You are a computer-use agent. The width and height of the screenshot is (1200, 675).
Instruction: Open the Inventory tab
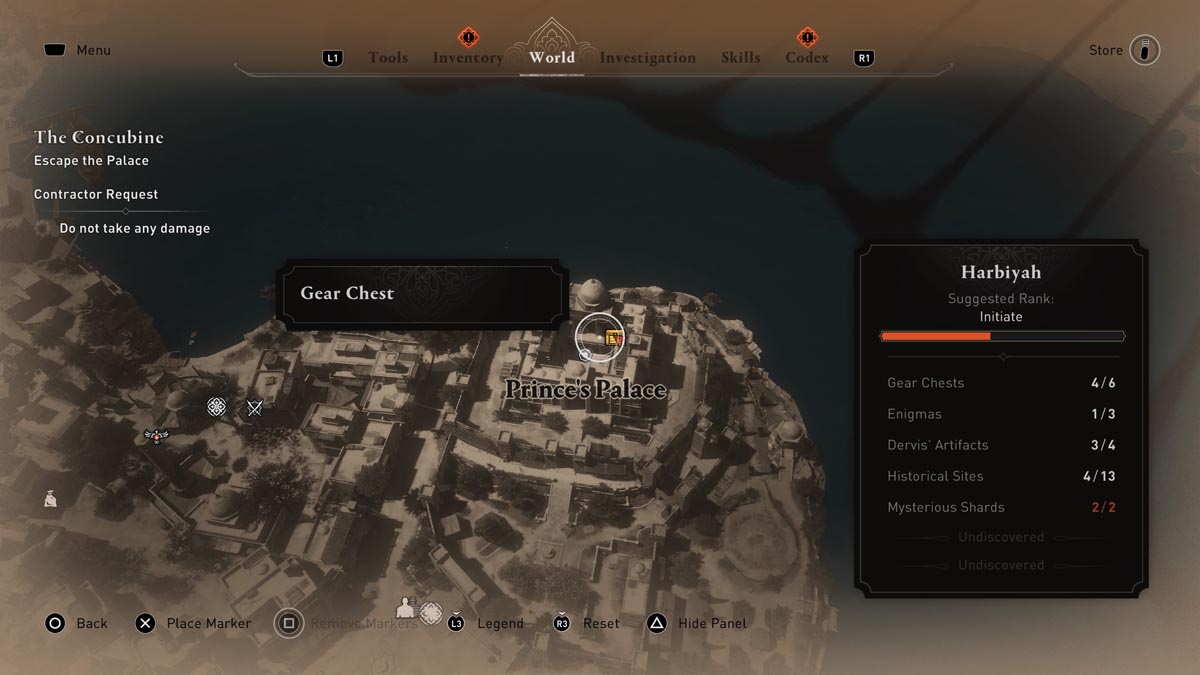(467, 58)
